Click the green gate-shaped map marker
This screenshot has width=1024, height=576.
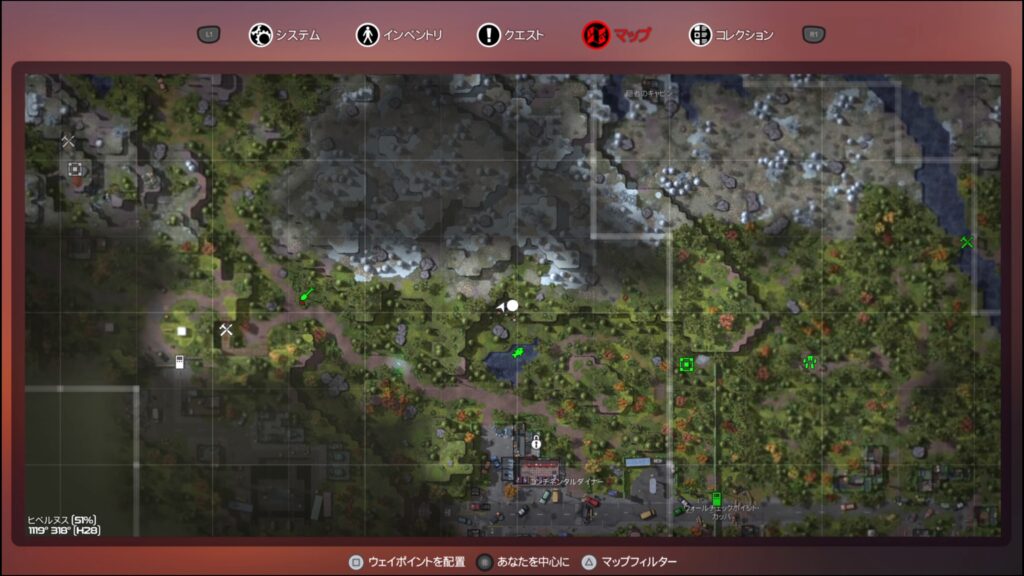click(809, 362)
